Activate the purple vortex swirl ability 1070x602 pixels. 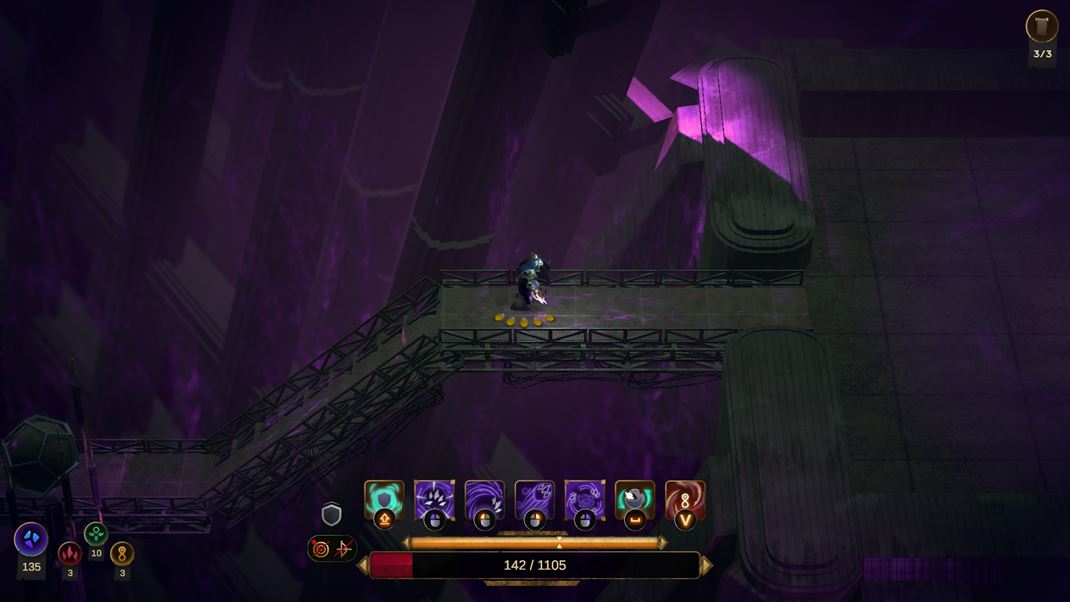pyautogui.click(x=584, y=499)
